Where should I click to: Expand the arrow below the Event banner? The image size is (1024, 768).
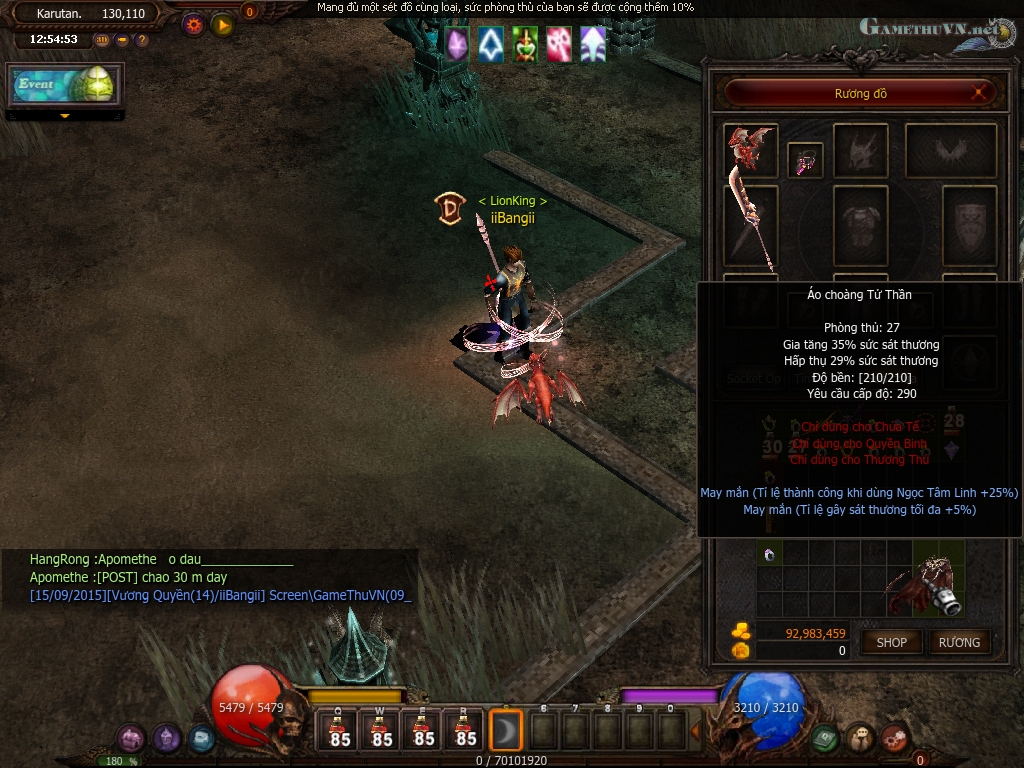[65, 116]
